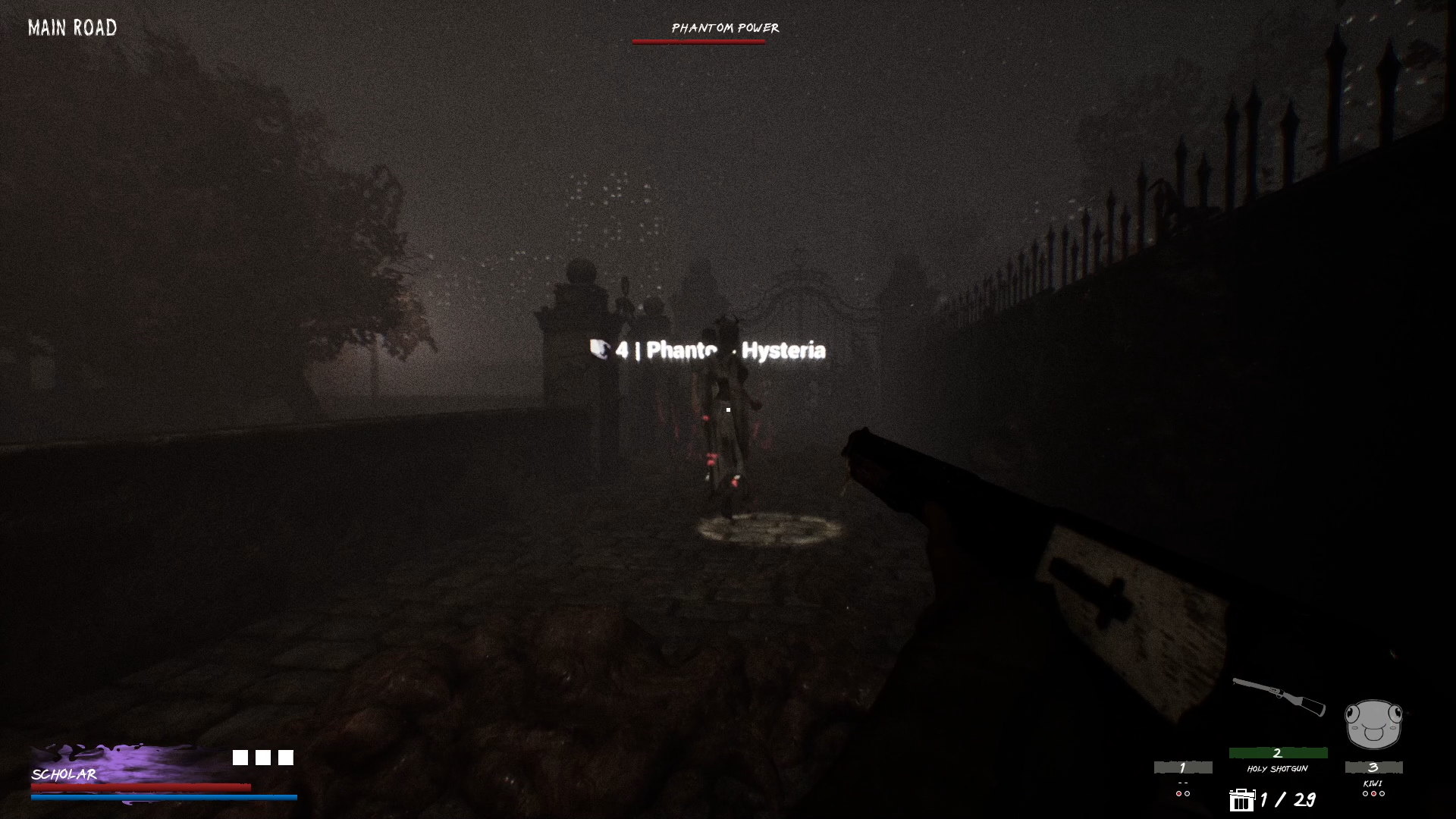Click the red ammo pip under Kiwi
This screenshot has width=1456, height=819.
pyautogui.click(x=1373, y=795)
